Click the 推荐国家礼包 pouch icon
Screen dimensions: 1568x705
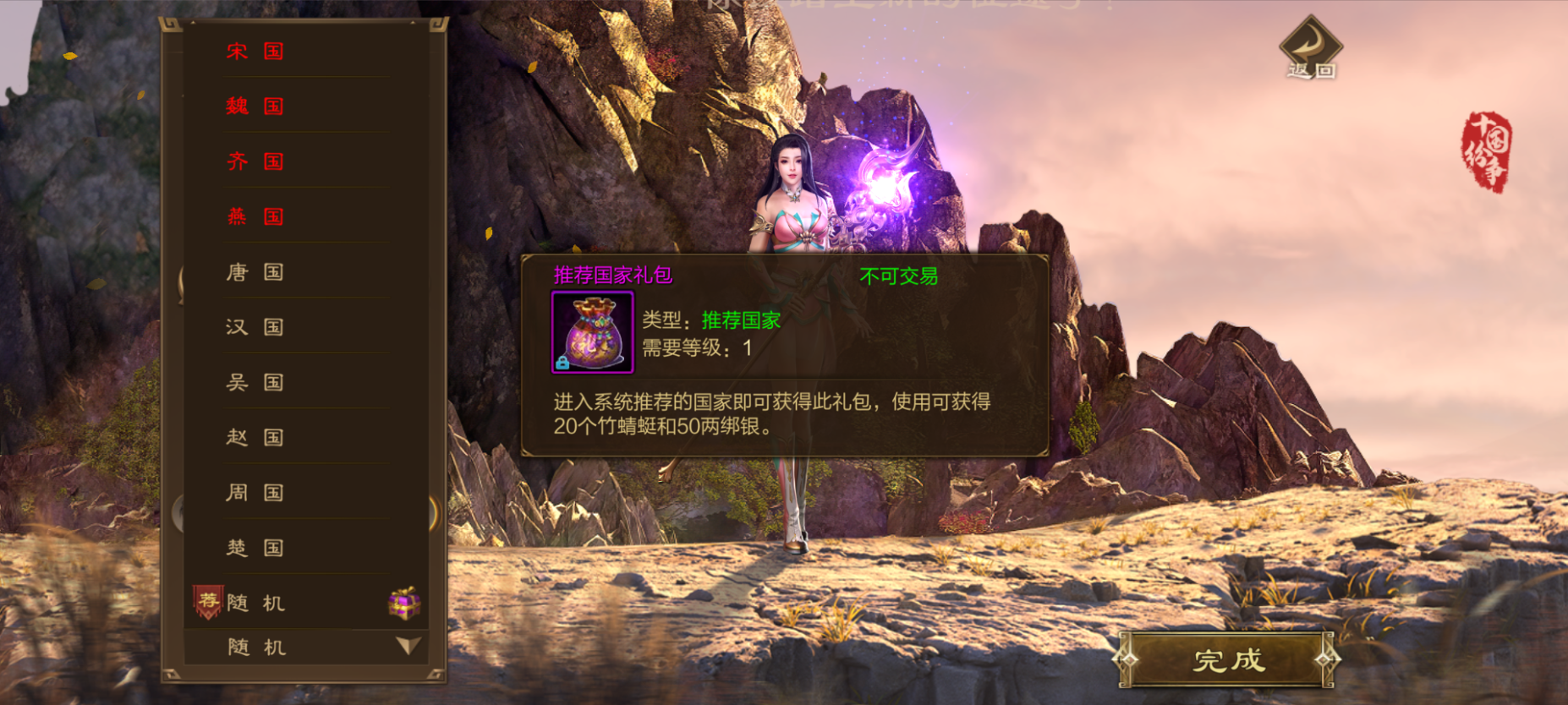point(592,332)
